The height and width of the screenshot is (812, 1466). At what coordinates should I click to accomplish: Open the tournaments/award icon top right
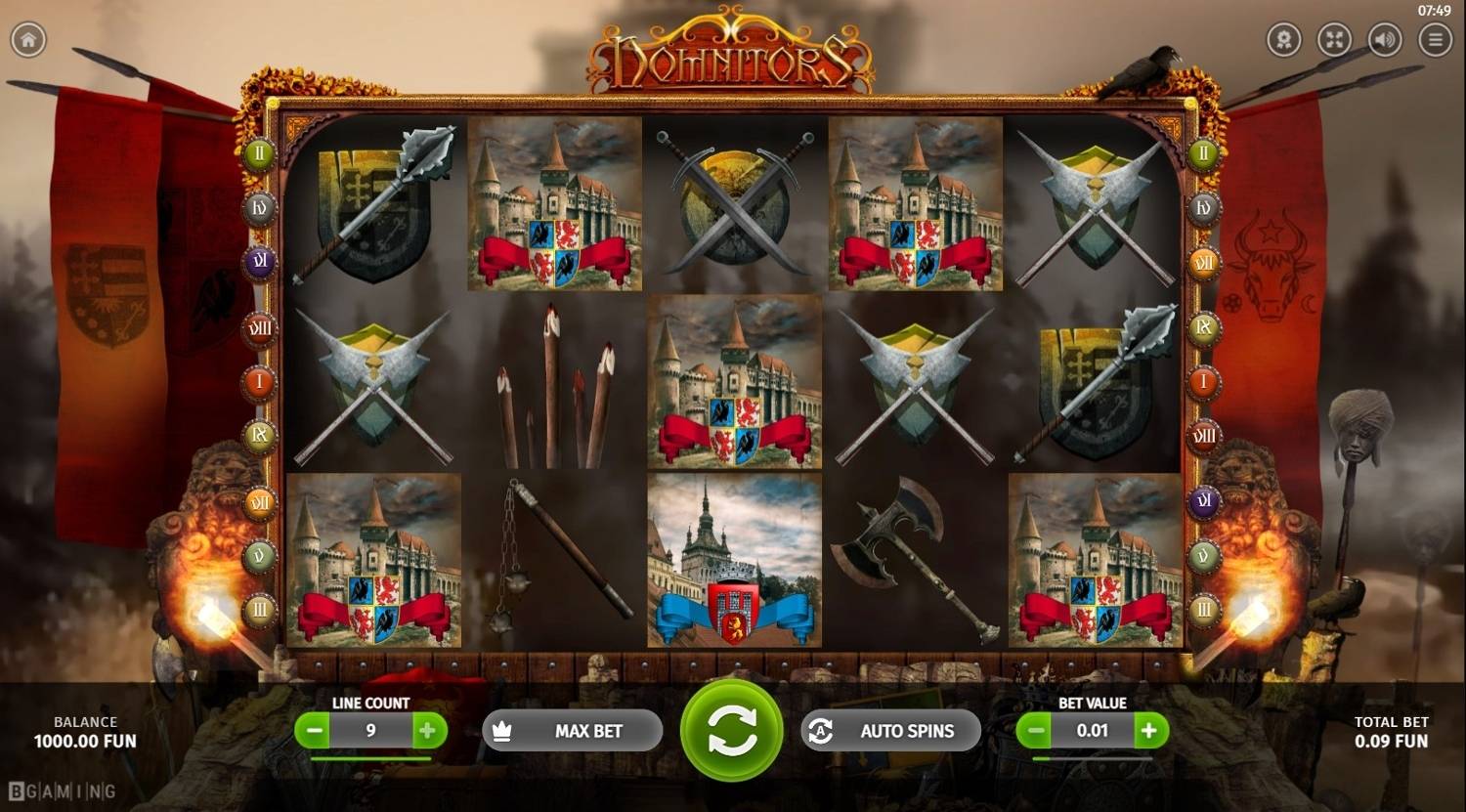pyautogui.click(x=1282, y=41)
